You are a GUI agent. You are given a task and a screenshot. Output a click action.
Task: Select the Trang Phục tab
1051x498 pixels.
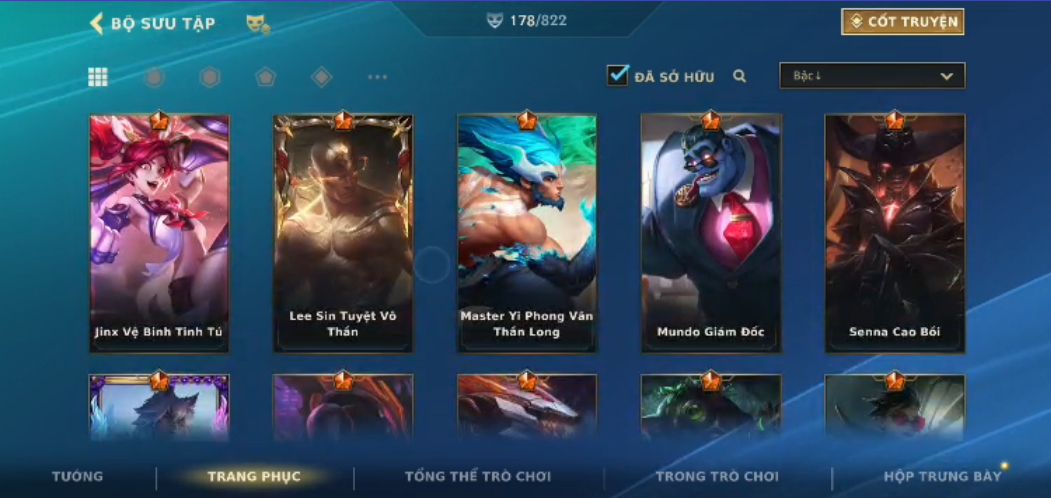pyautogui.click(x=254, y=476)
